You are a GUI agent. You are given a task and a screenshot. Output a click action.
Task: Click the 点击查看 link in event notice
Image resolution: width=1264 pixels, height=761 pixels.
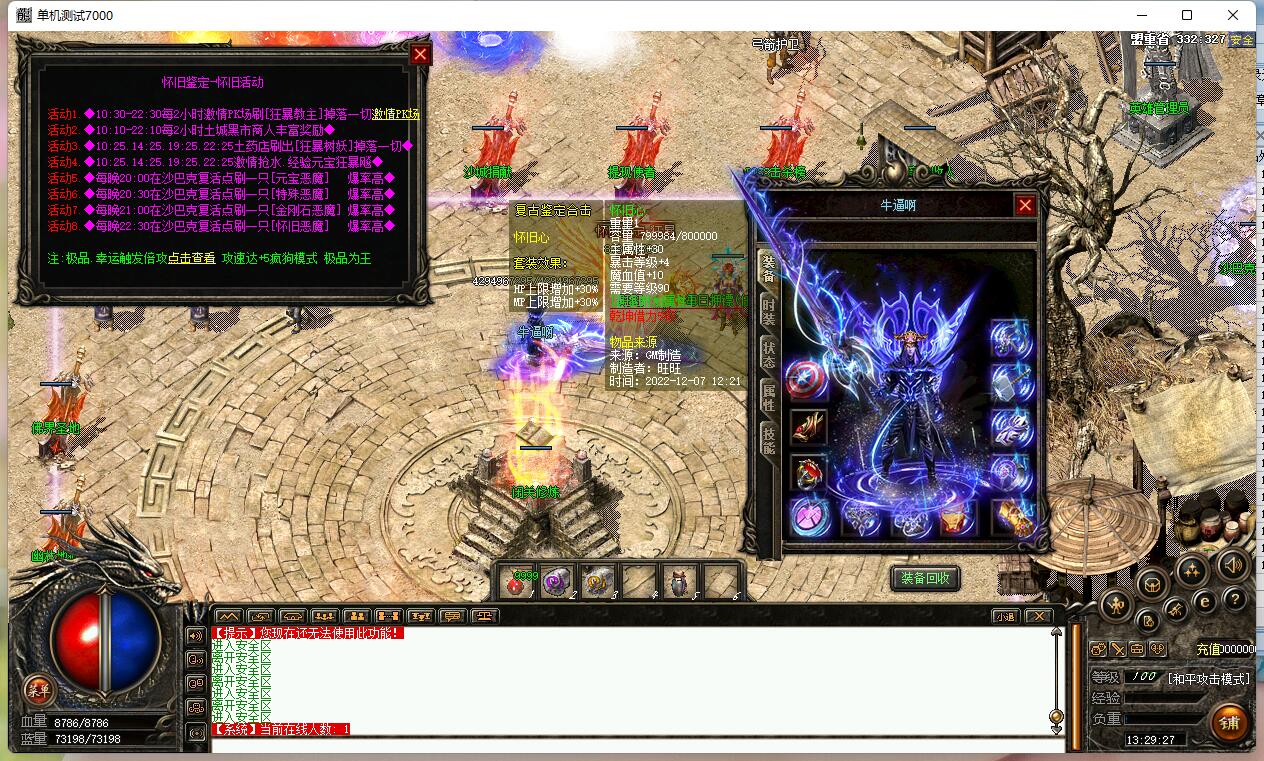click(x=191, y=258)
